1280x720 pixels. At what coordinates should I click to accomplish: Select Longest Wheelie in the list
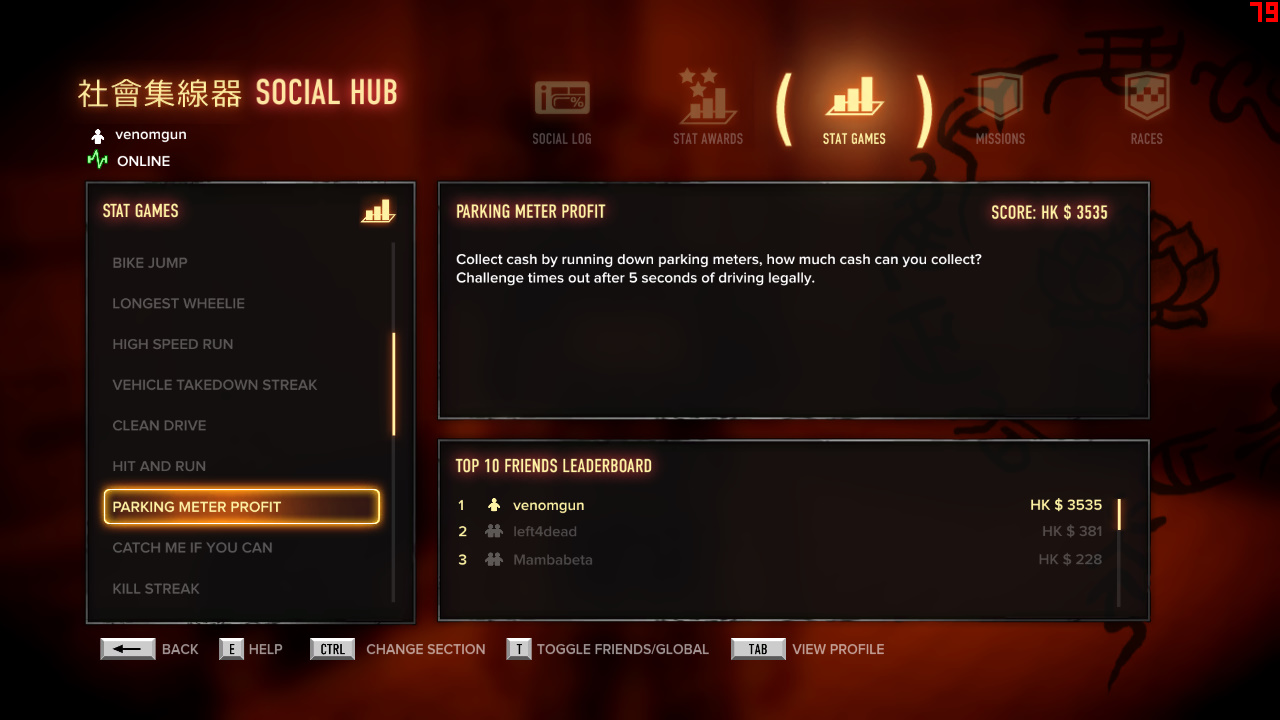tap(178, 303)
